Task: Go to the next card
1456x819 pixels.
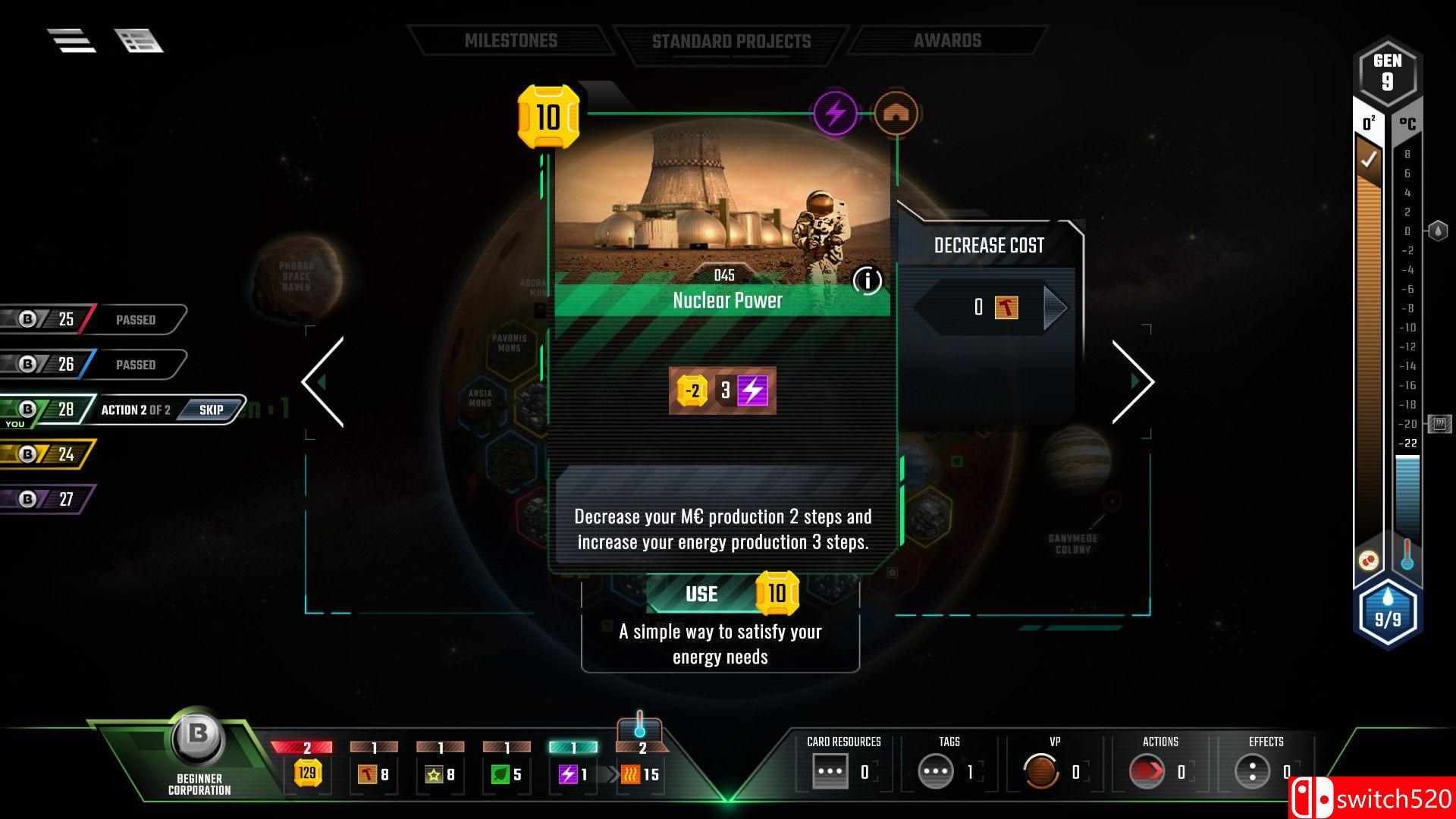Action: tap(1132, 381)
